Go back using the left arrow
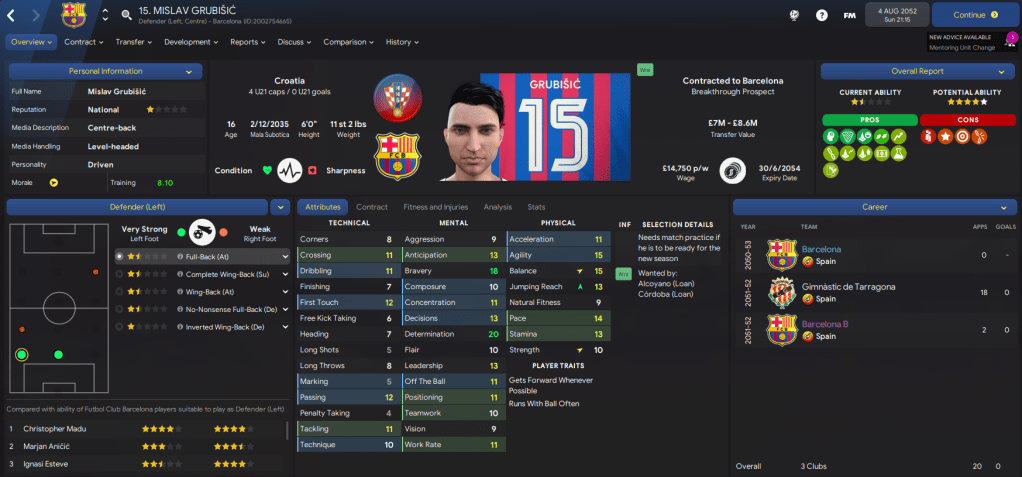The height and width of the screenshot is (477, 1022). pyautogui.click(x=12, y=15)
